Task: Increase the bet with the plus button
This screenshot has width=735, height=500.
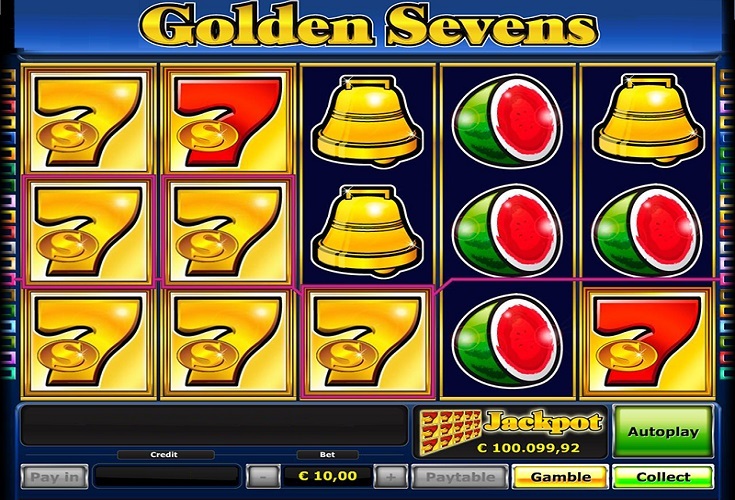Action: [x=392, y=476]
